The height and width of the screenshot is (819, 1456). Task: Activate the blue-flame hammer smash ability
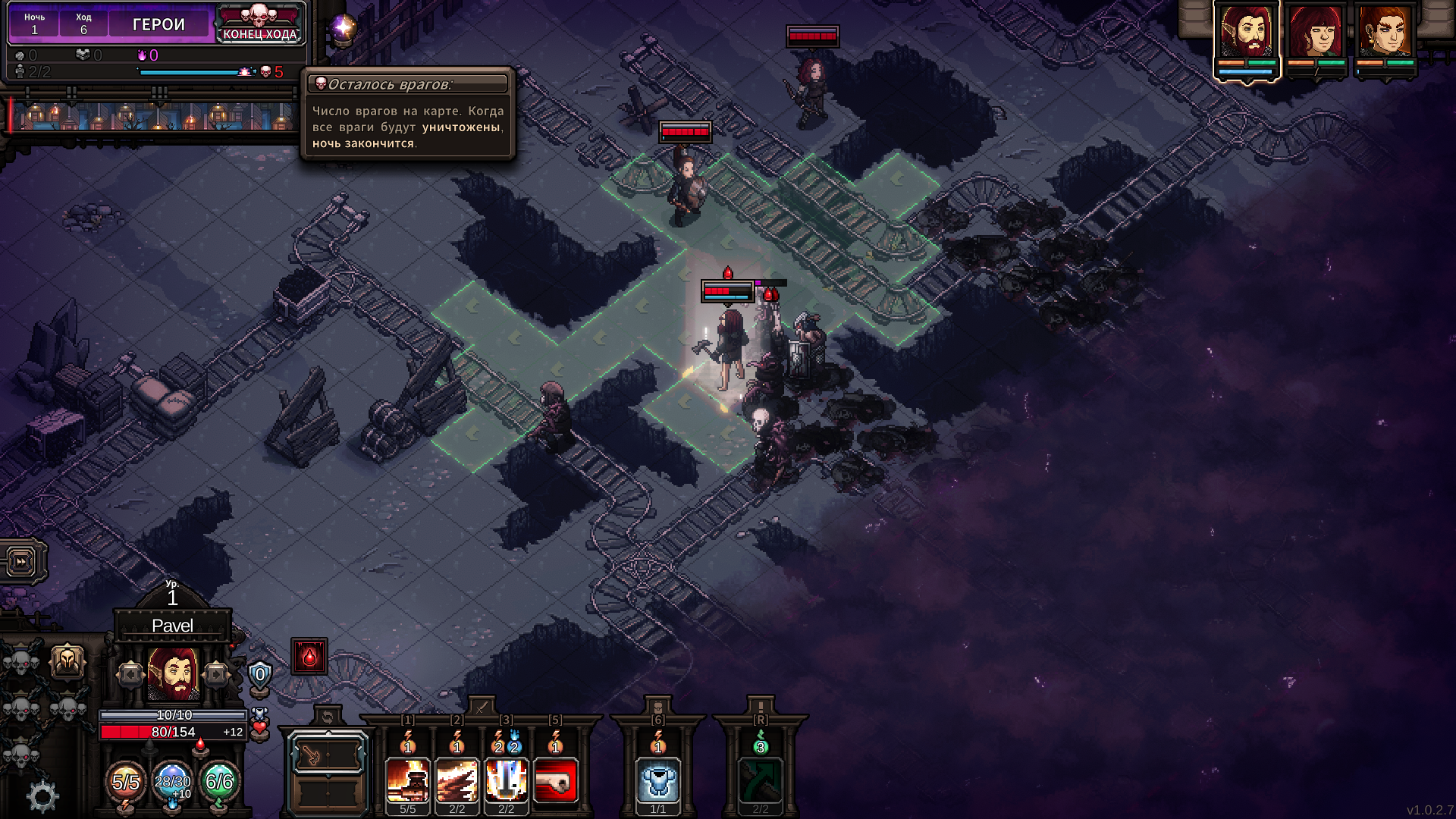507,780
